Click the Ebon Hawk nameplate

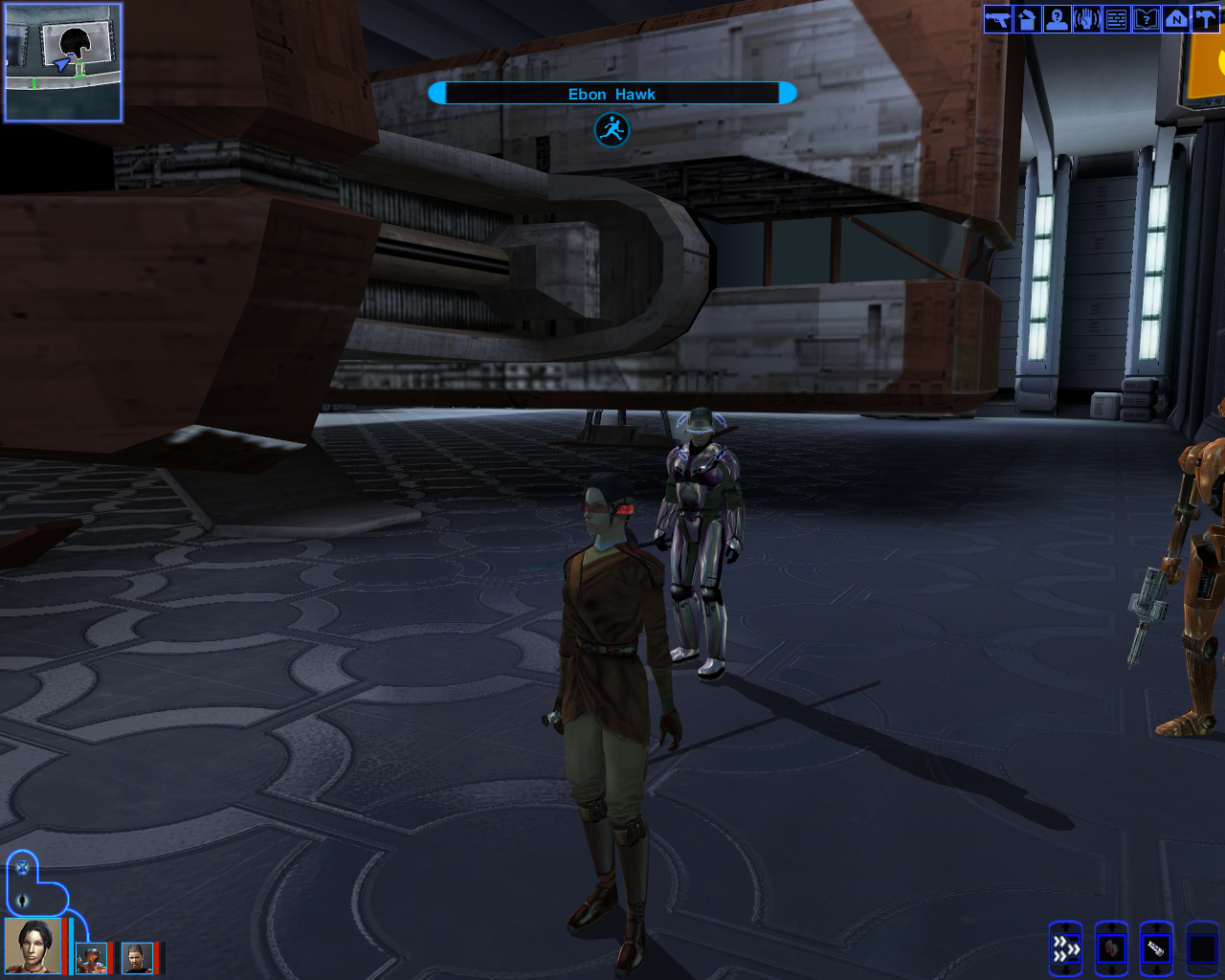612,93
